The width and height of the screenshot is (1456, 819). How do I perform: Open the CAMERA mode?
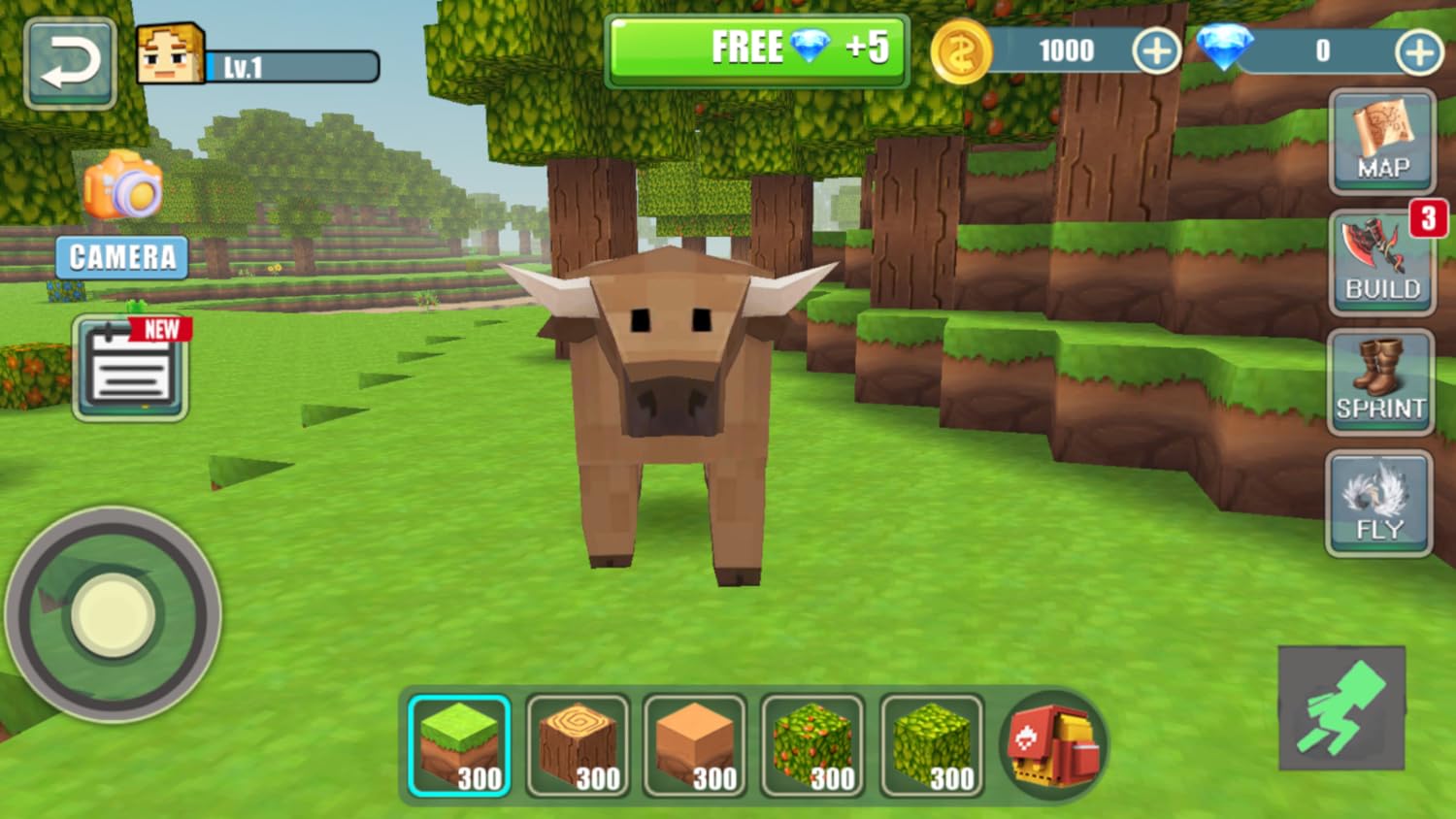coord(122,215)
